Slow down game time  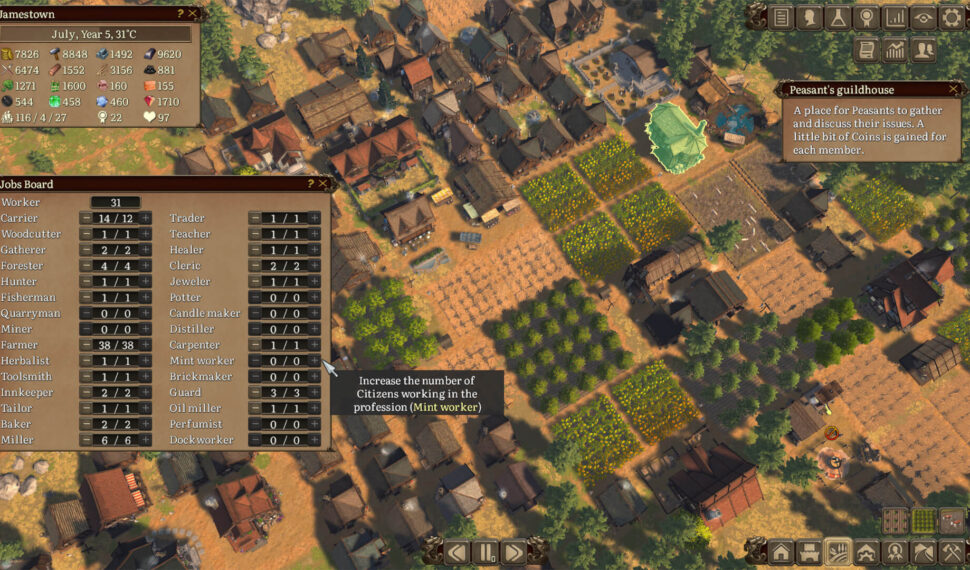tap(458, 552)
